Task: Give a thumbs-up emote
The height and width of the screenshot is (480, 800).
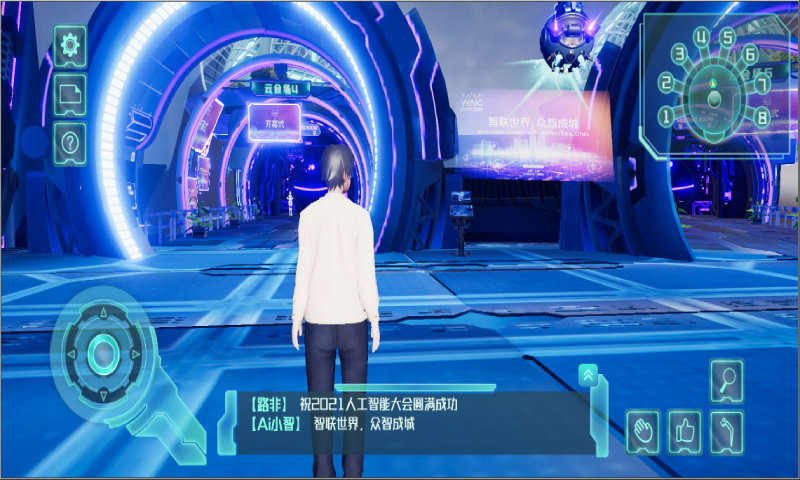Action: 685,431
